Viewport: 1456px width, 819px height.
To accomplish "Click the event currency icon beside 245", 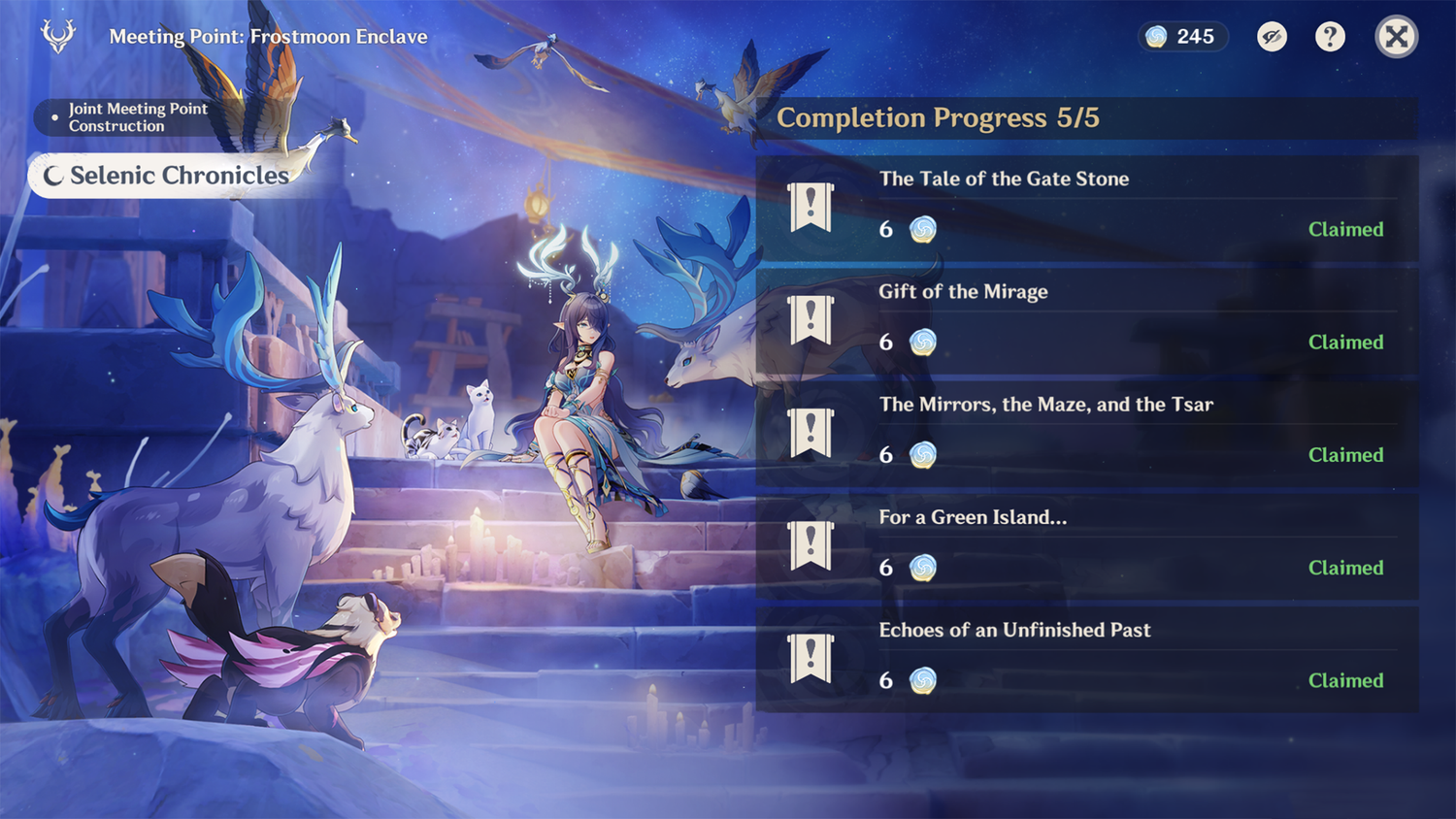I will (x=1154, y=36).
